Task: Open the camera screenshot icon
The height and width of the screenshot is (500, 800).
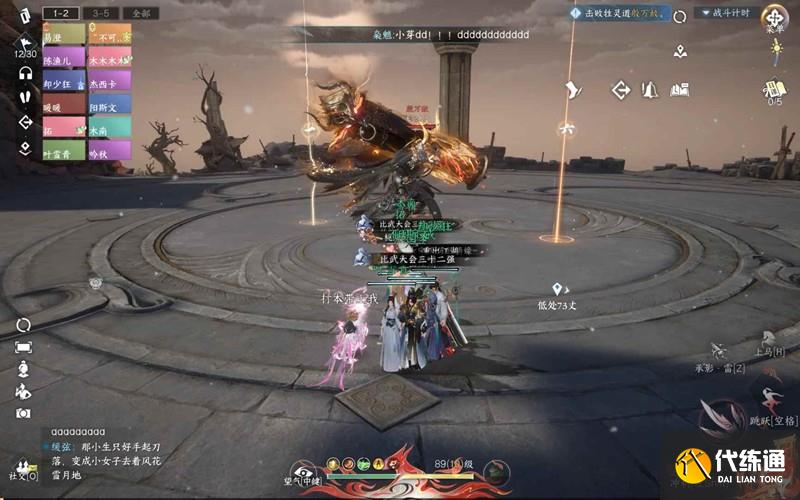Action: pos(23,412)
